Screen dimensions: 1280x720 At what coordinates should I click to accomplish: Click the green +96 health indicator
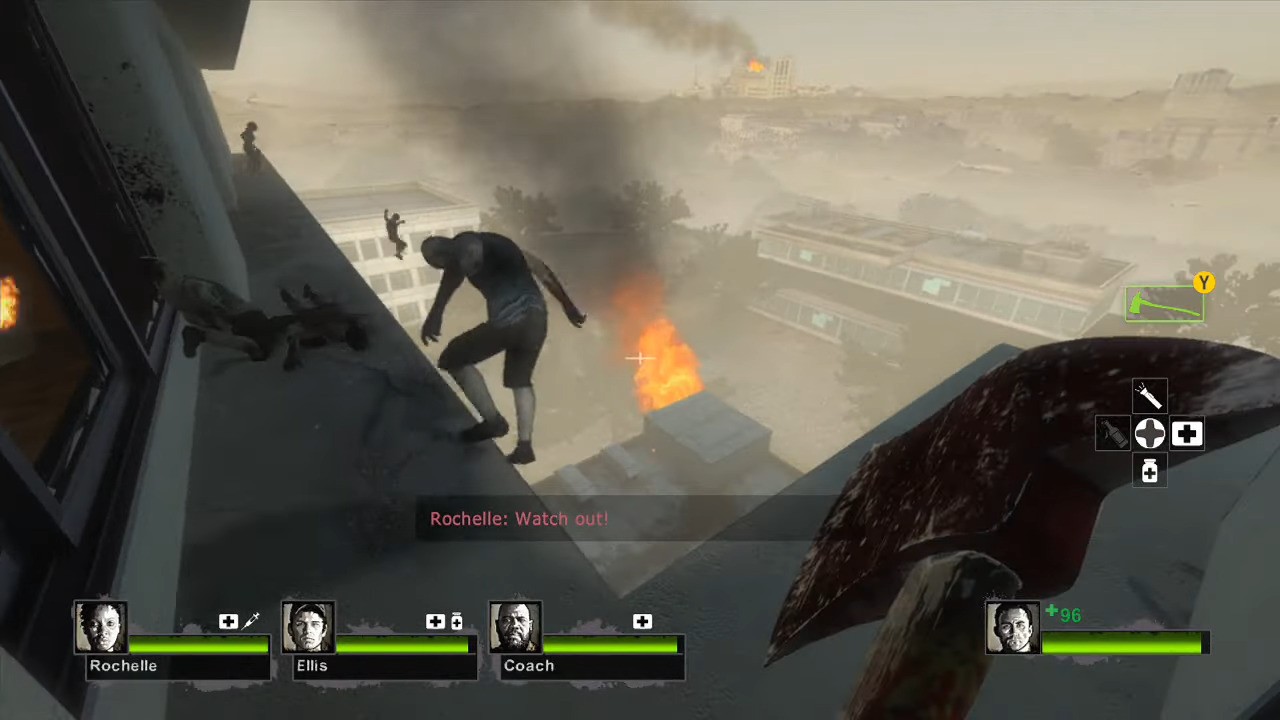pos(1064,615)
